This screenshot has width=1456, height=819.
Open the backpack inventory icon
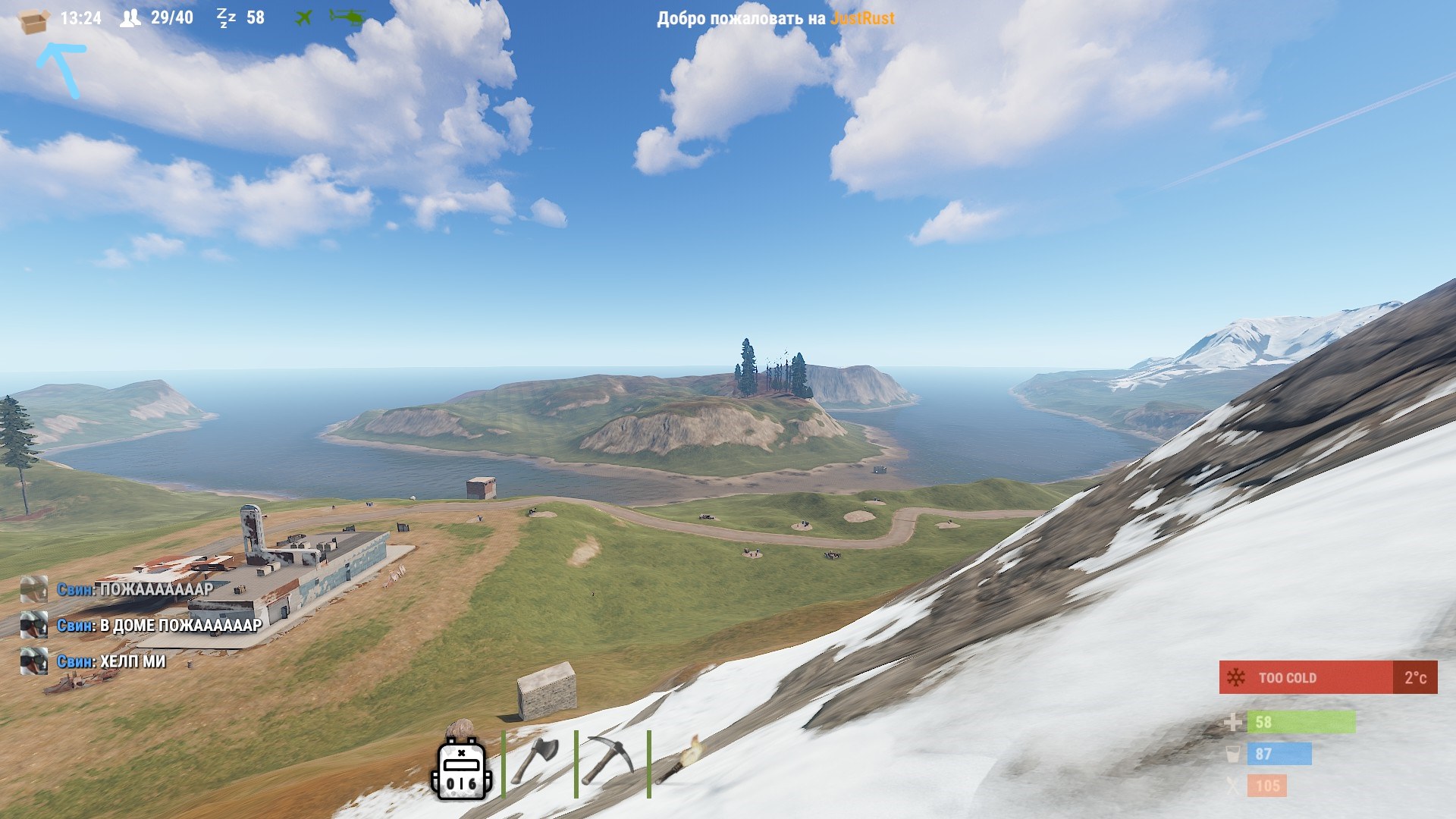(461, 767)
